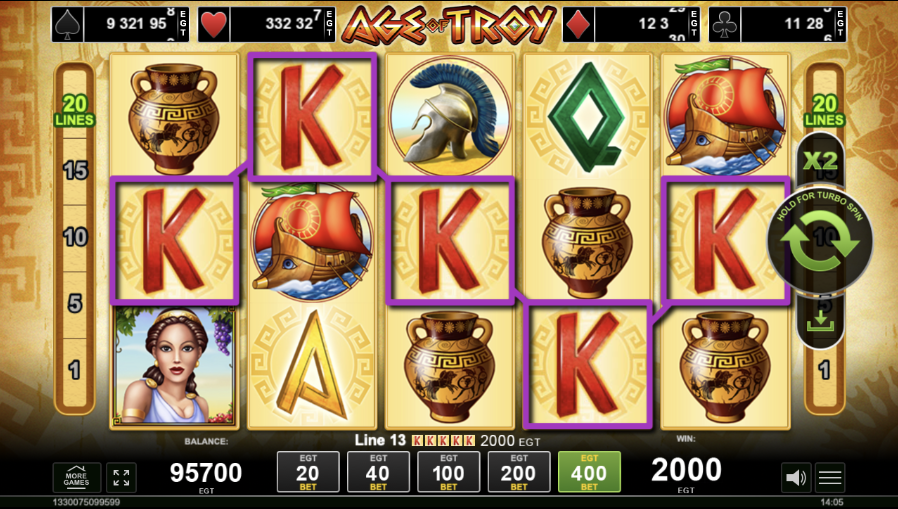
Task: Select 1 line on the left selector
Action: (76, 370)
